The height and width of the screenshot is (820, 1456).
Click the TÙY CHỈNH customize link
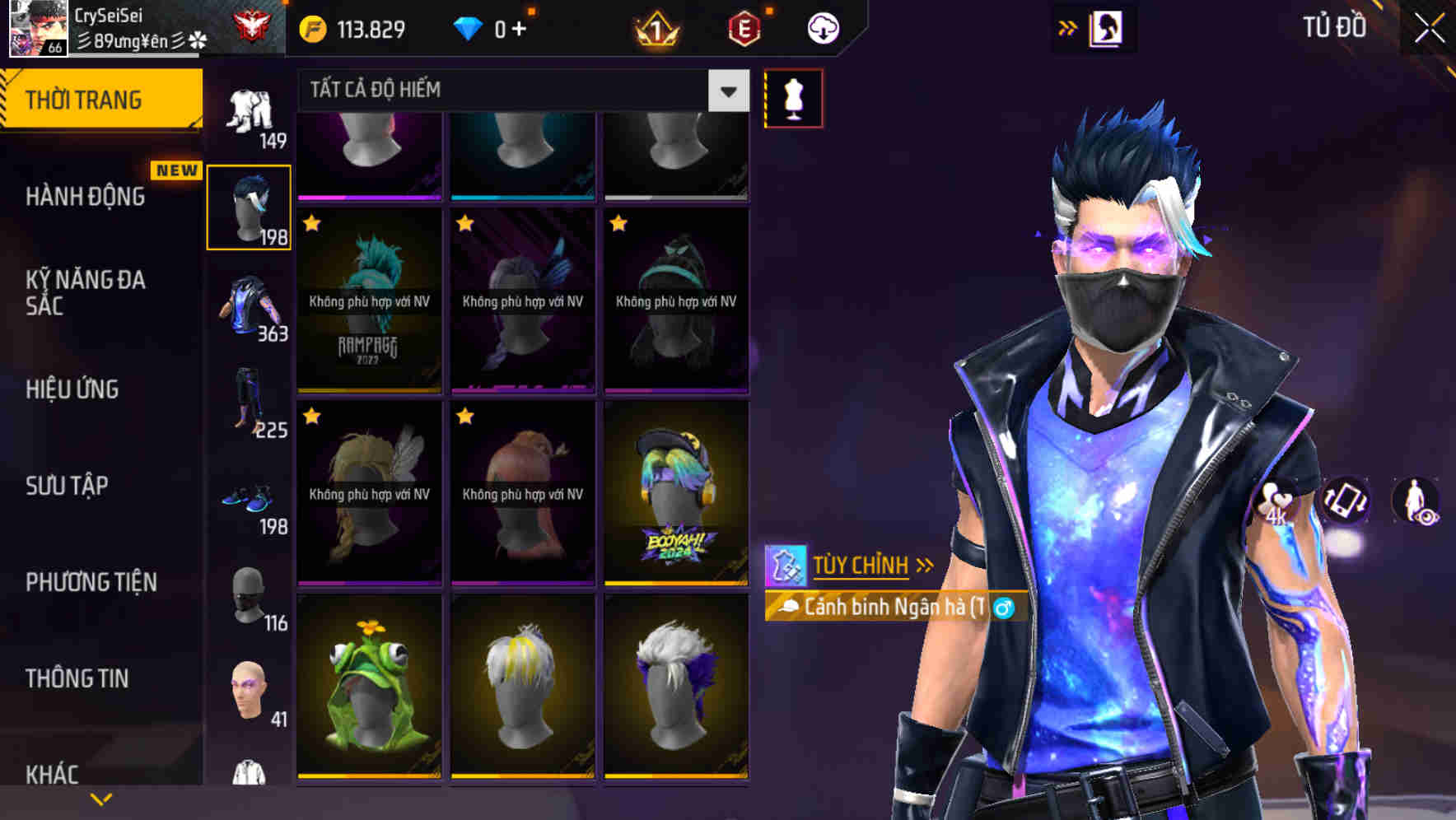tap(862, 565)
